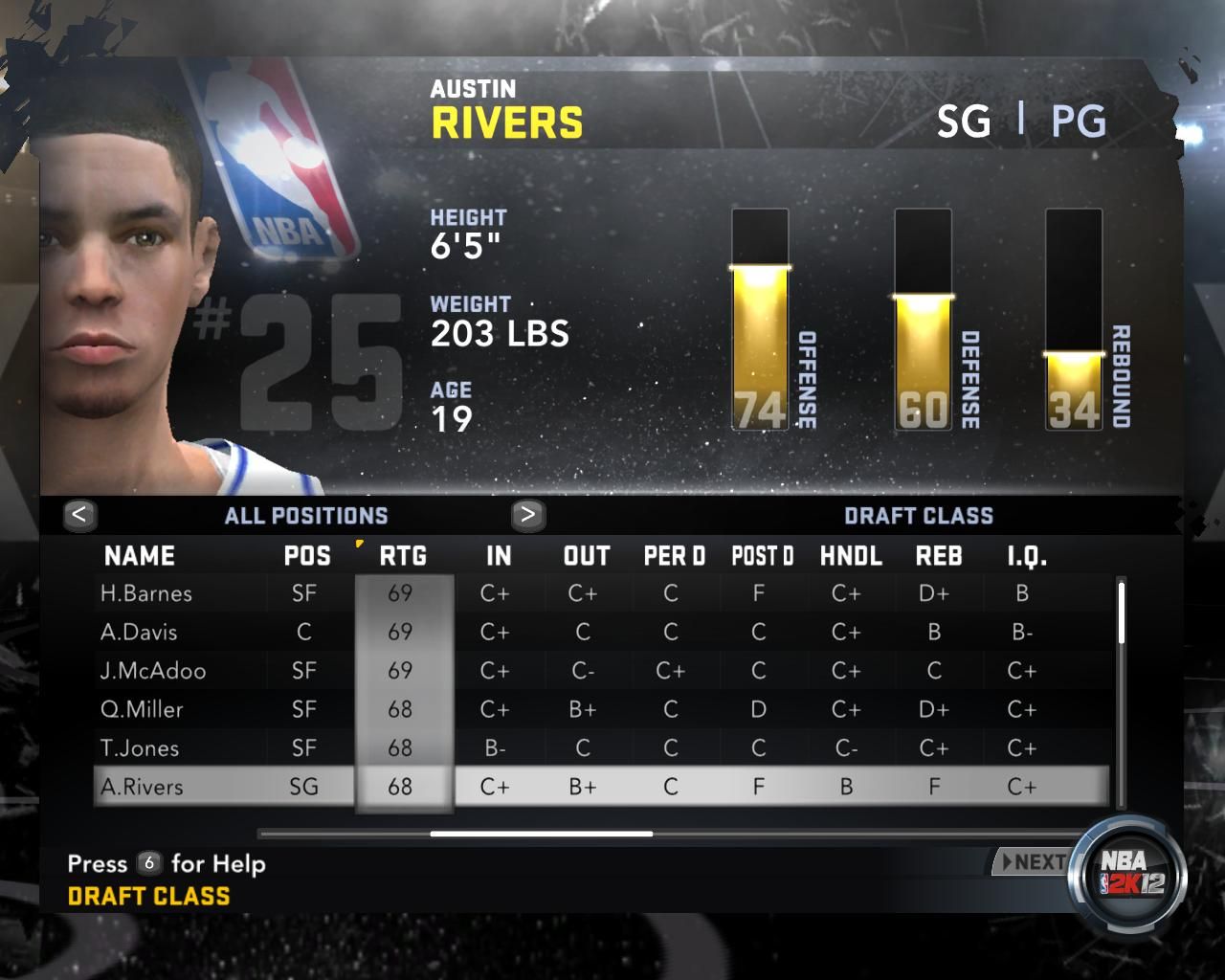The image size is (1225, 980).
Task: Select the highlighted A.Rivers row
Action: point(142,787)
